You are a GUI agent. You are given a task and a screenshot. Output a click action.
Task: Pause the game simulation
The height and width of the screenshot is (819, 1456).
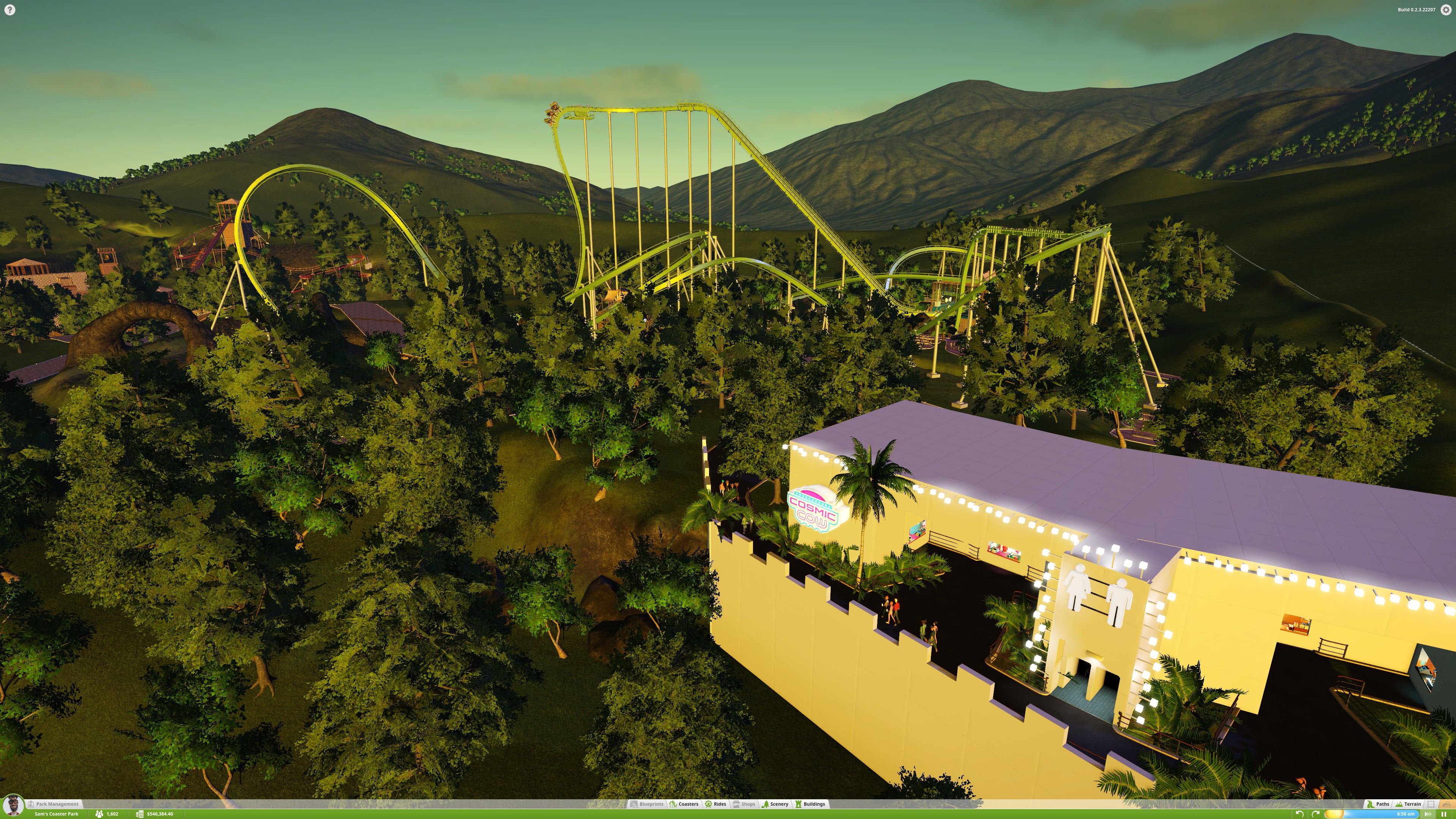pyautogui.click(x=1443, y=814)
